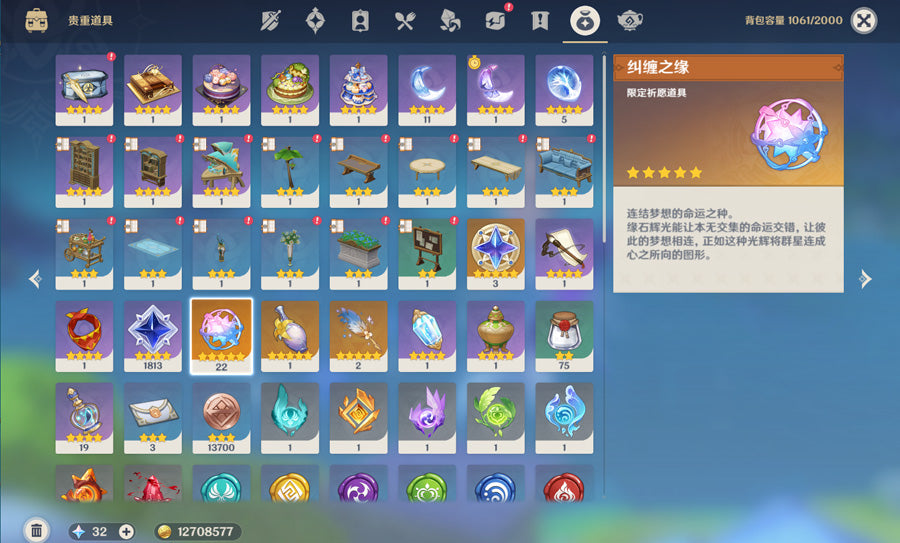Open the trash can delete mode
Screen dimensions: 900x543
(36, 531)
